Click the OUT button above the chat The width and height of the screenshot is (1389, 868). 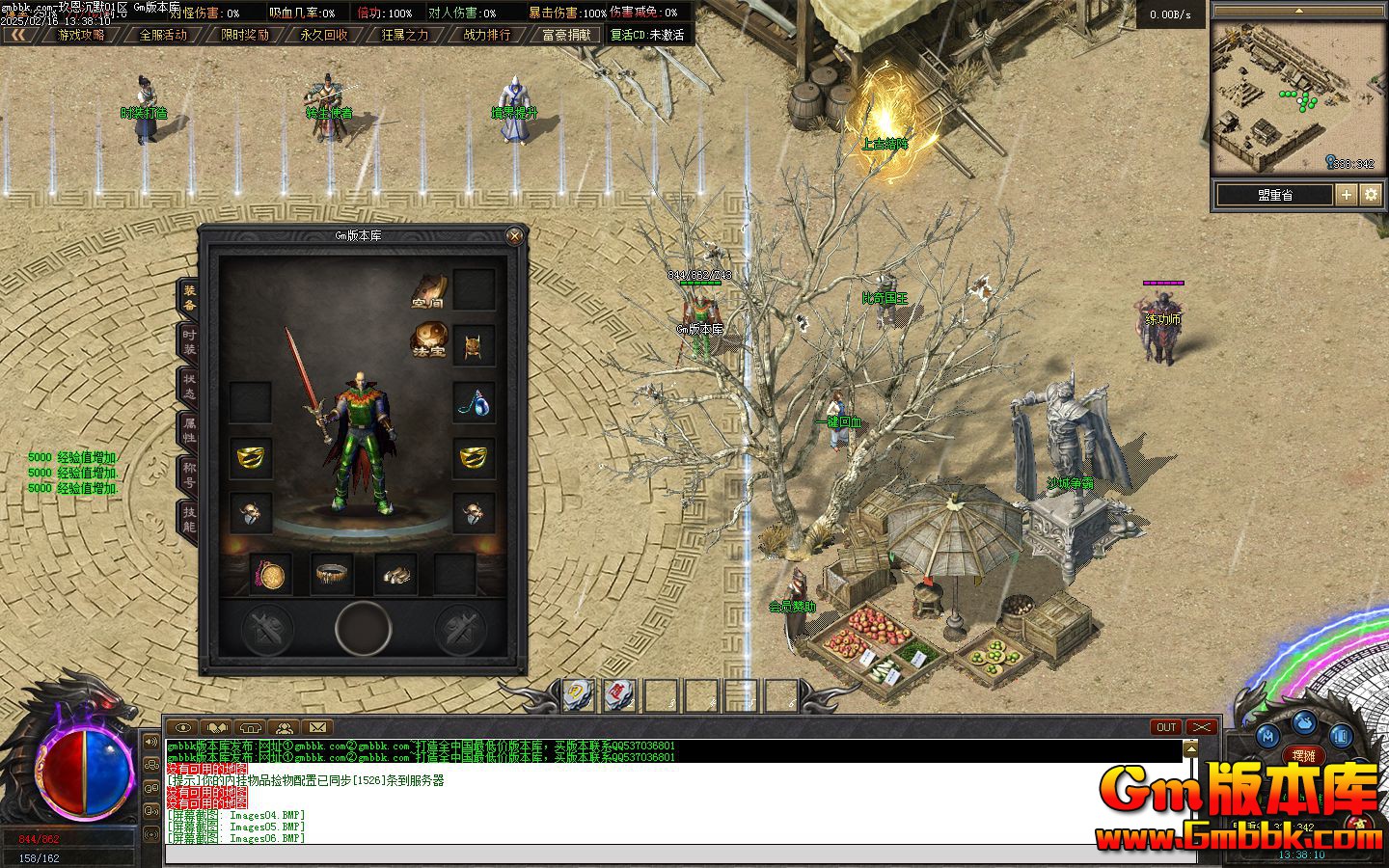tap(1166, 727)
